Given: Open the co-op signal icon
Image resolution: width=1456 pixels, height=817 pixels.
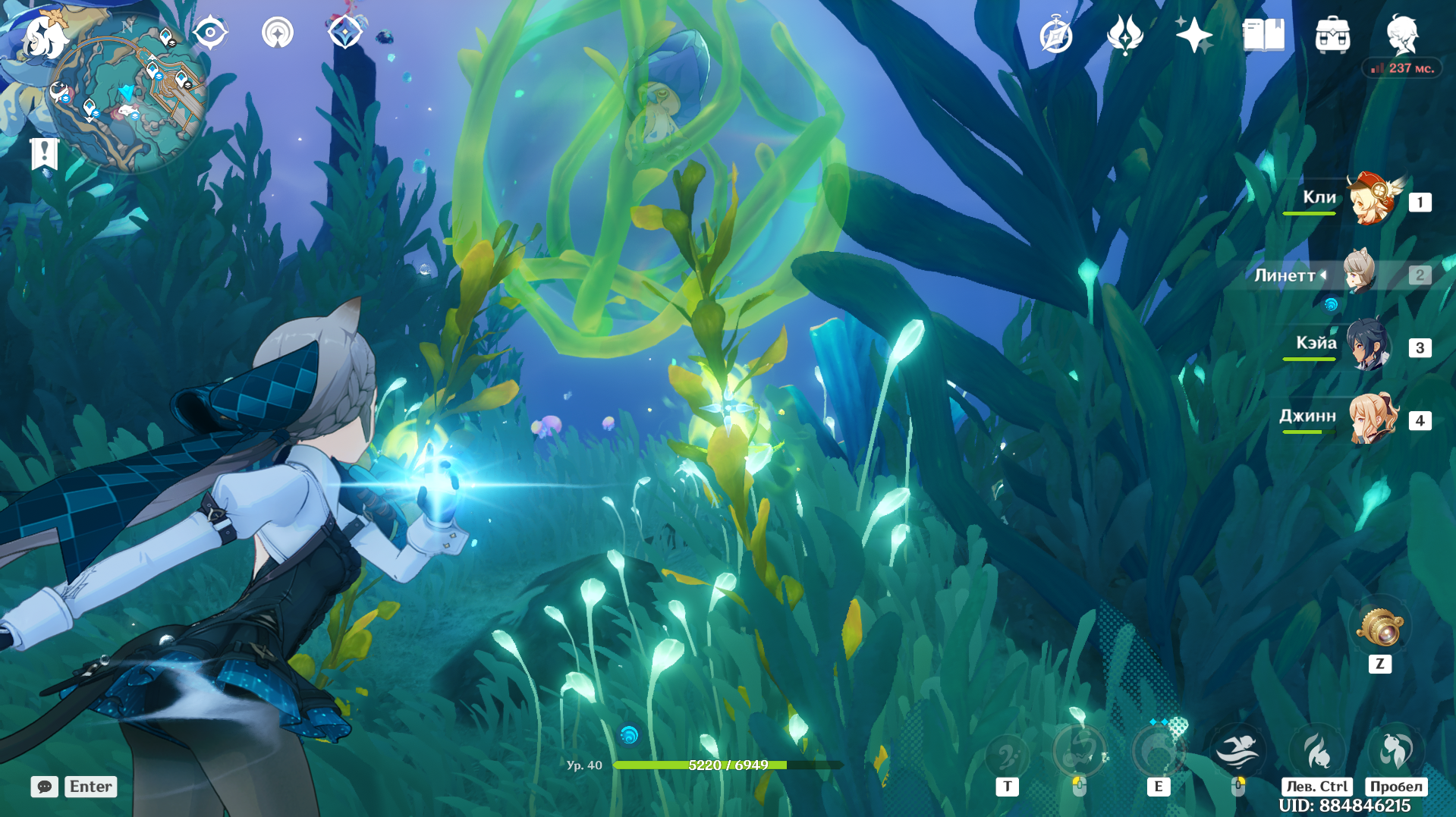Looking at the screenshot, I should tap(278, 33).
